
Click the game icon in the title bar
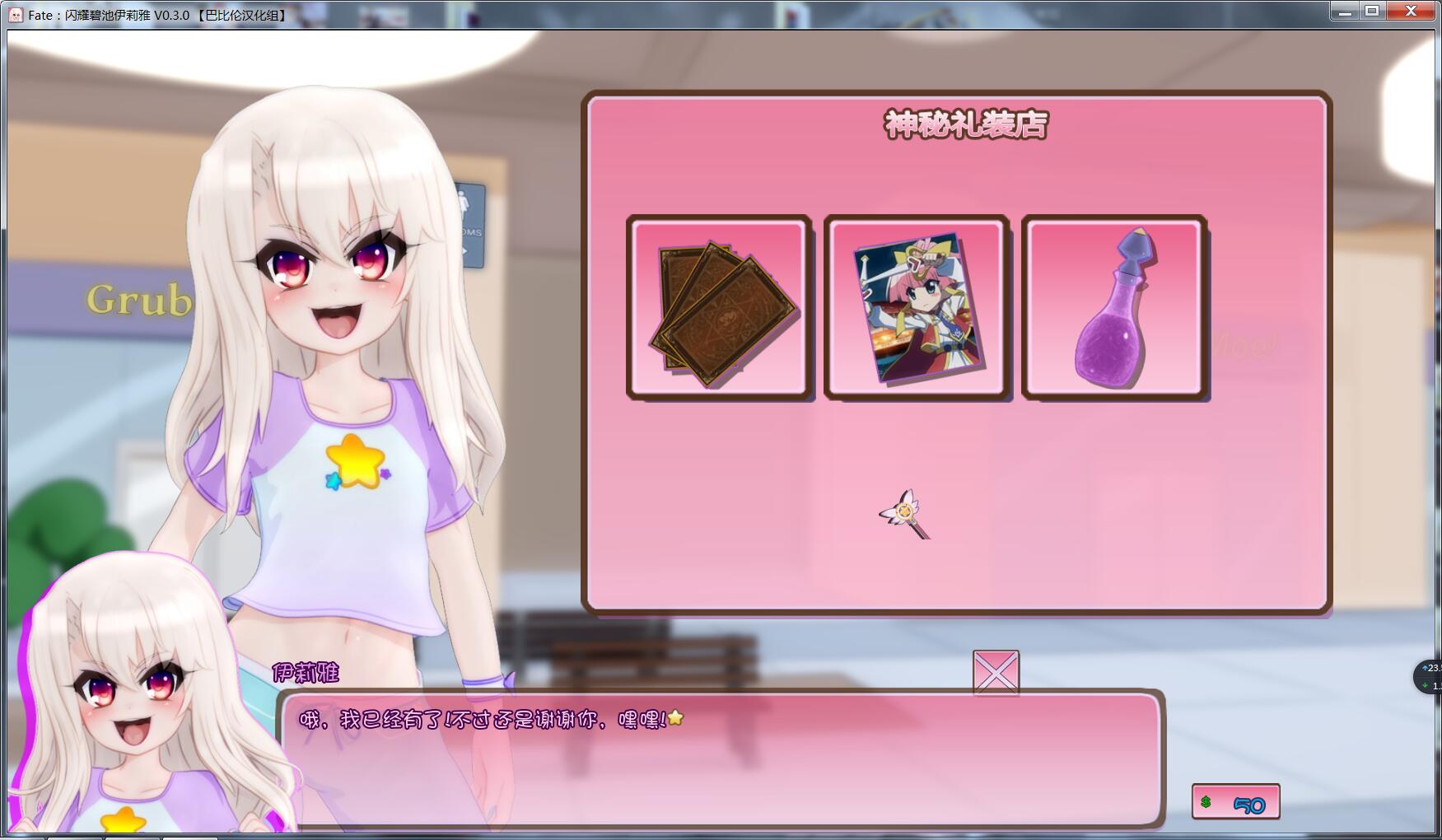click(14, 12)
